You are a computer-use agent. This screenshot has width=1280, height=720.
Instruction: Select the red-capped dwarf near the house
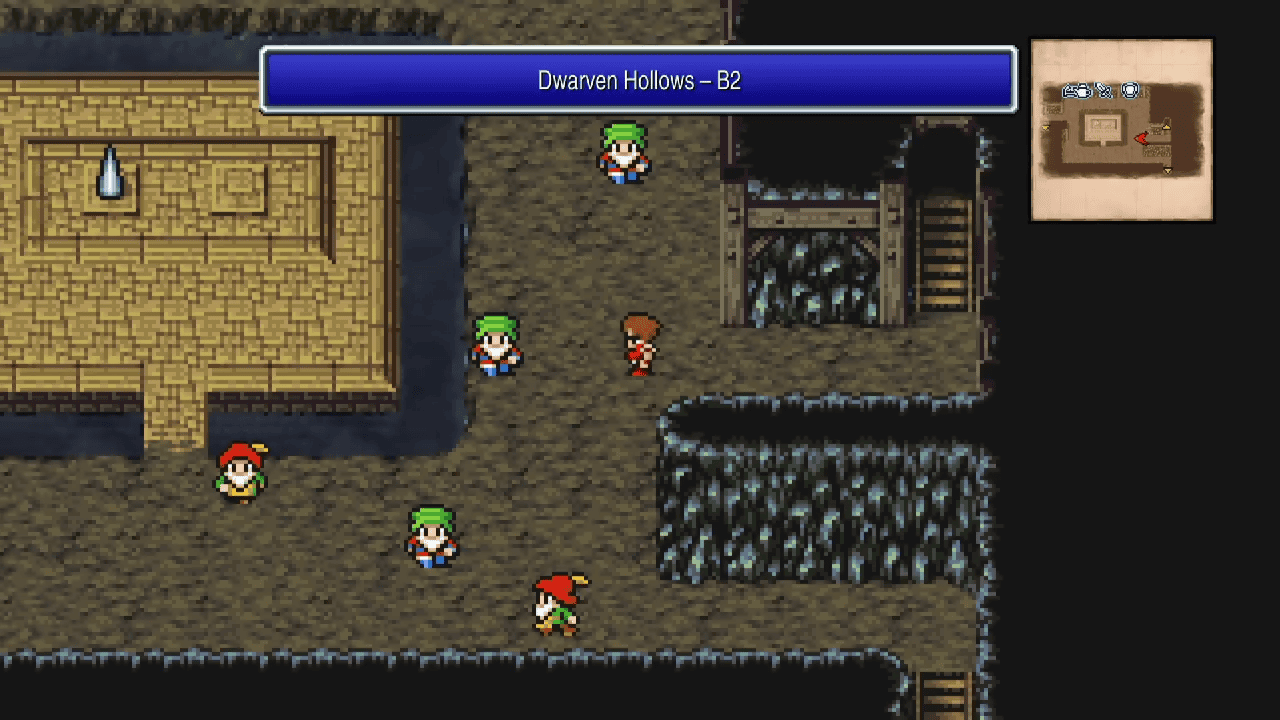click(239, 472)
